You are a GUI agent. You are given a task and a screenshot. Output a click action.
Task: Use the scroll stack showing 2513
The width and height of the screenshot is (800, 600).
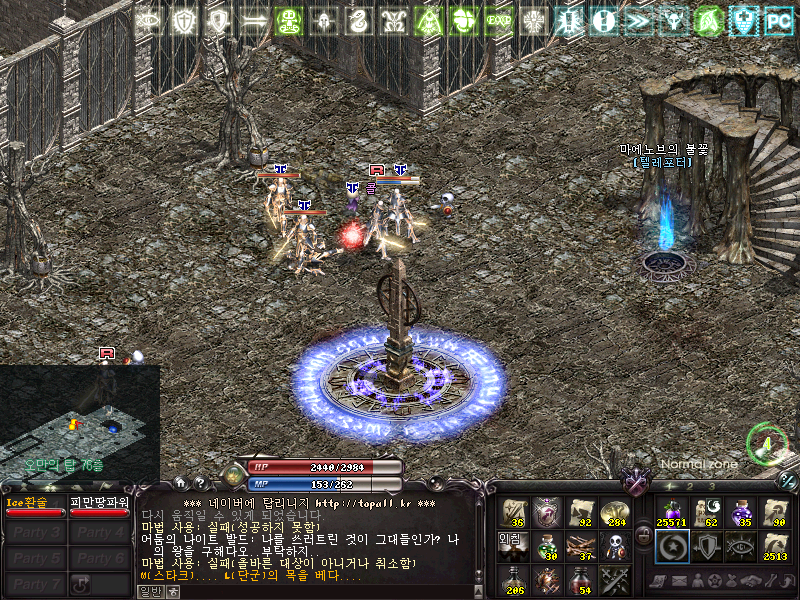[x=775, y=546]
